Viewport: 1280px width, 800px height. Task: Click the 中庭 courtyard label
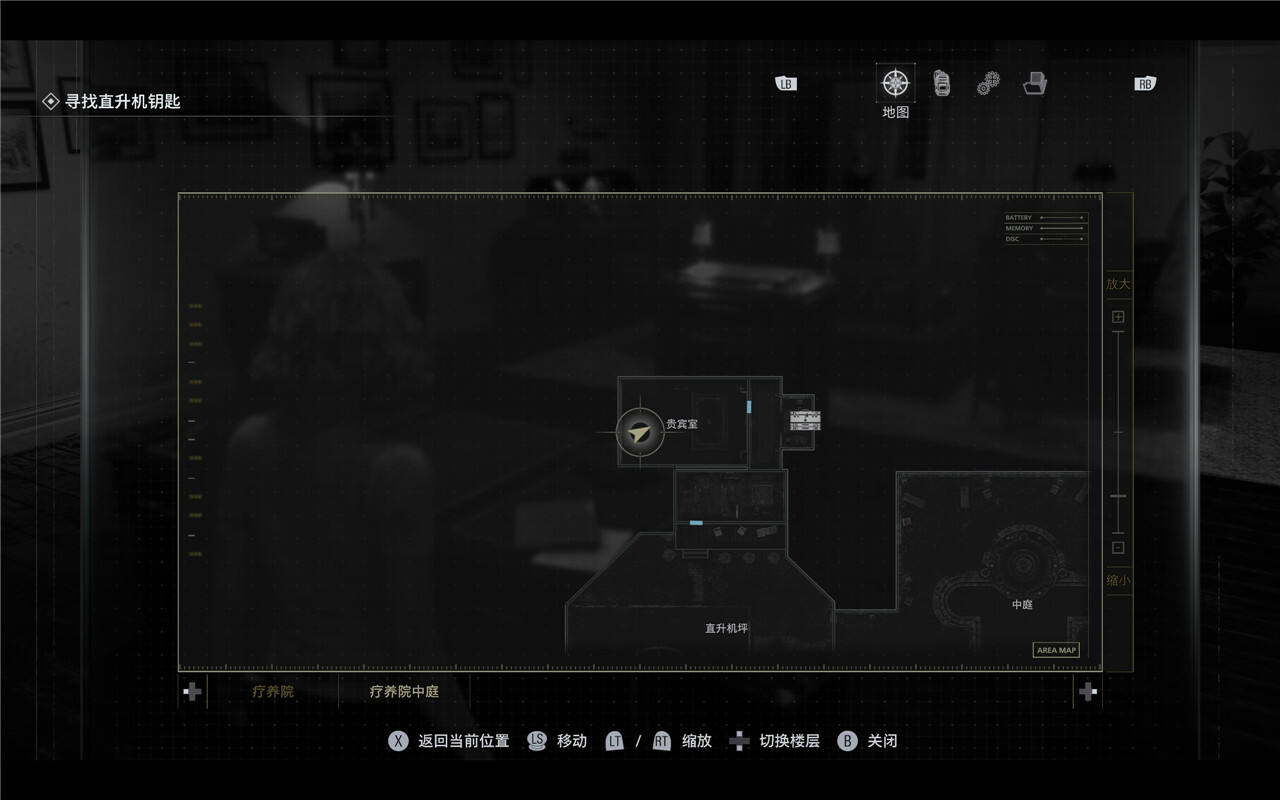pos(1022,605)
